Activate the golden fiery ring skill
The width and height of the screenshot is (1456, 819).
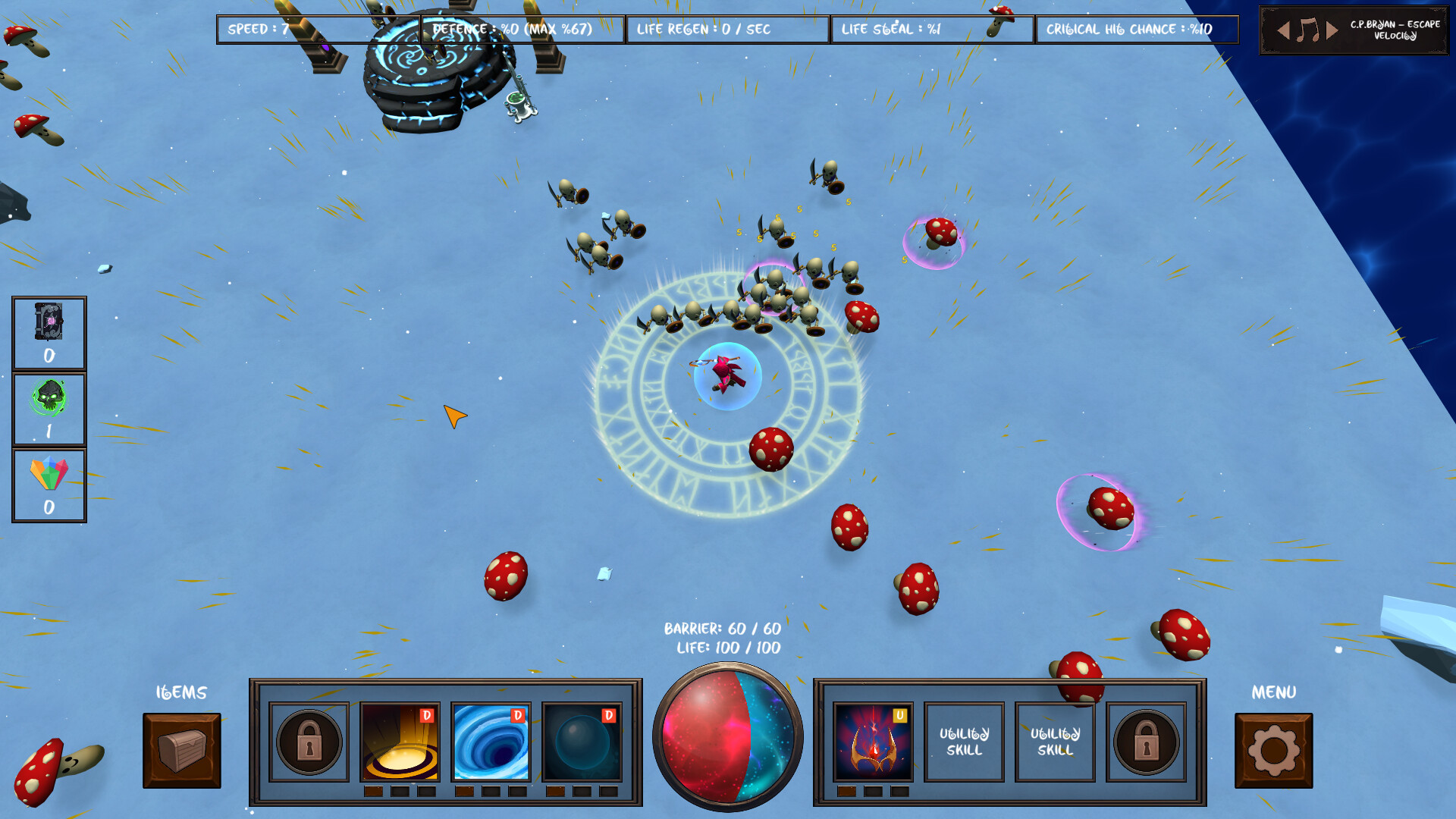point(400,742)
